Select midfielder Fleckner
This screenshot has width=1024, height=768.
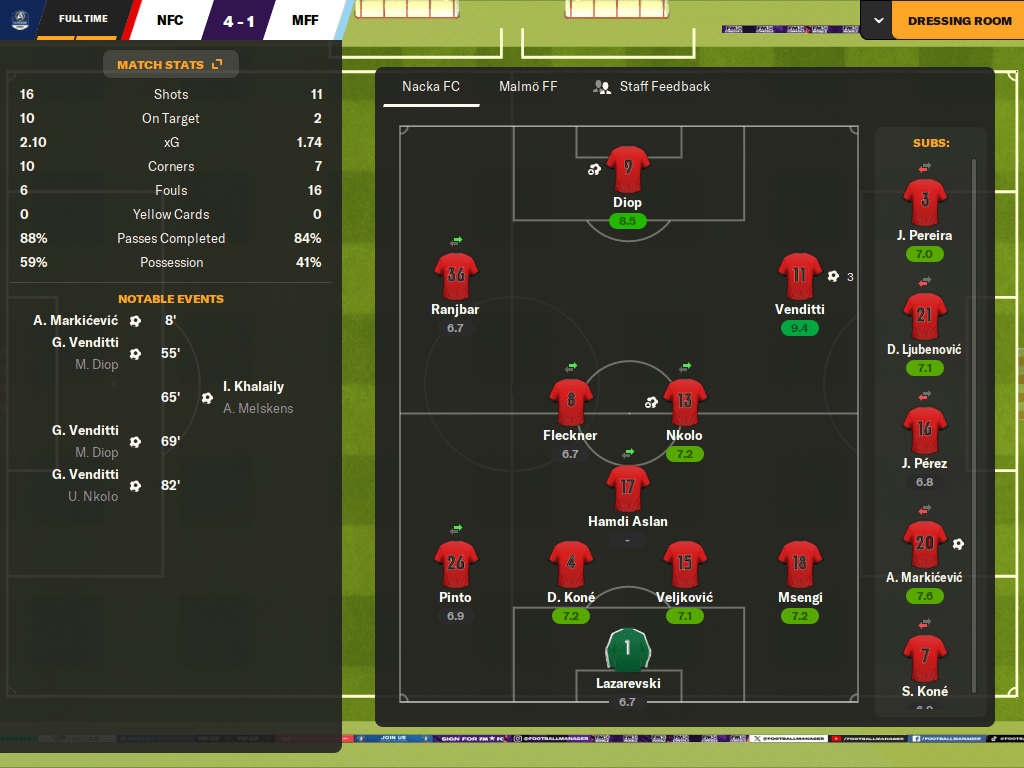(x=570, y=402)
